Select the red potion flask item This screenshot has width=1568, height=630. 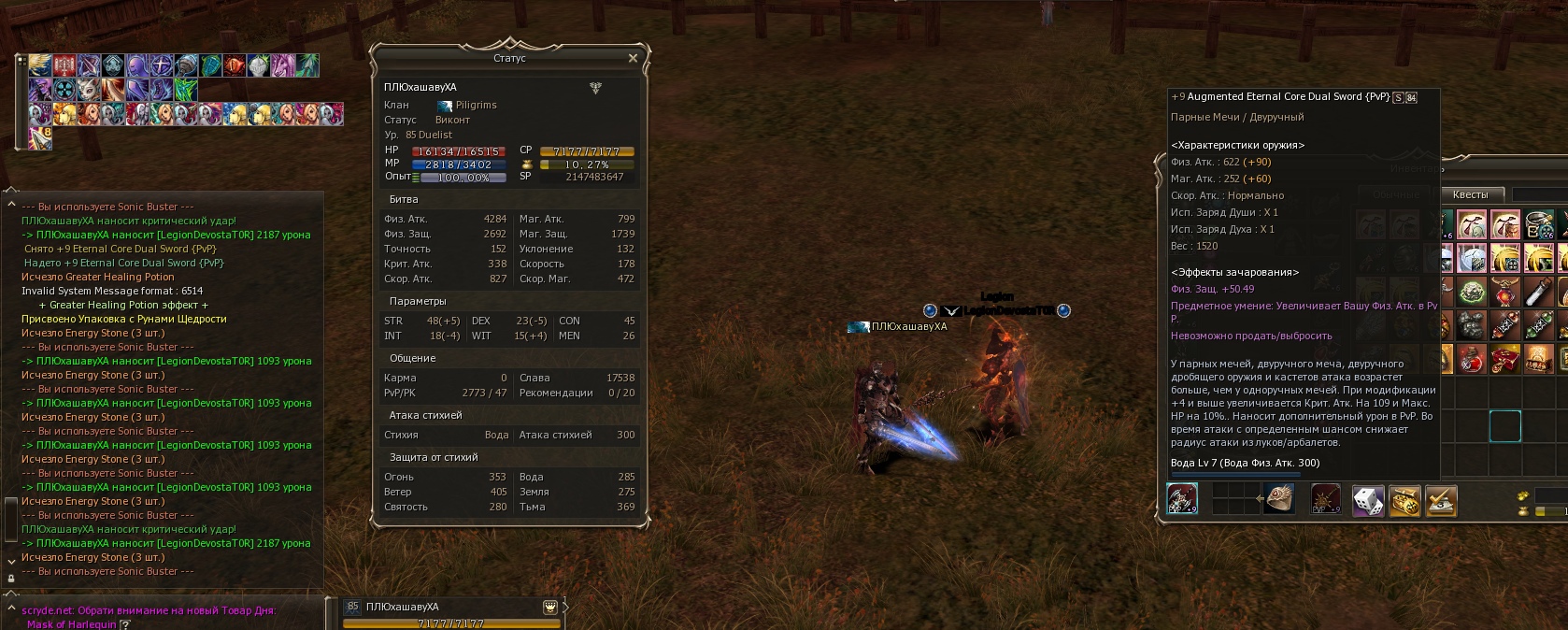pos(1472,359)
